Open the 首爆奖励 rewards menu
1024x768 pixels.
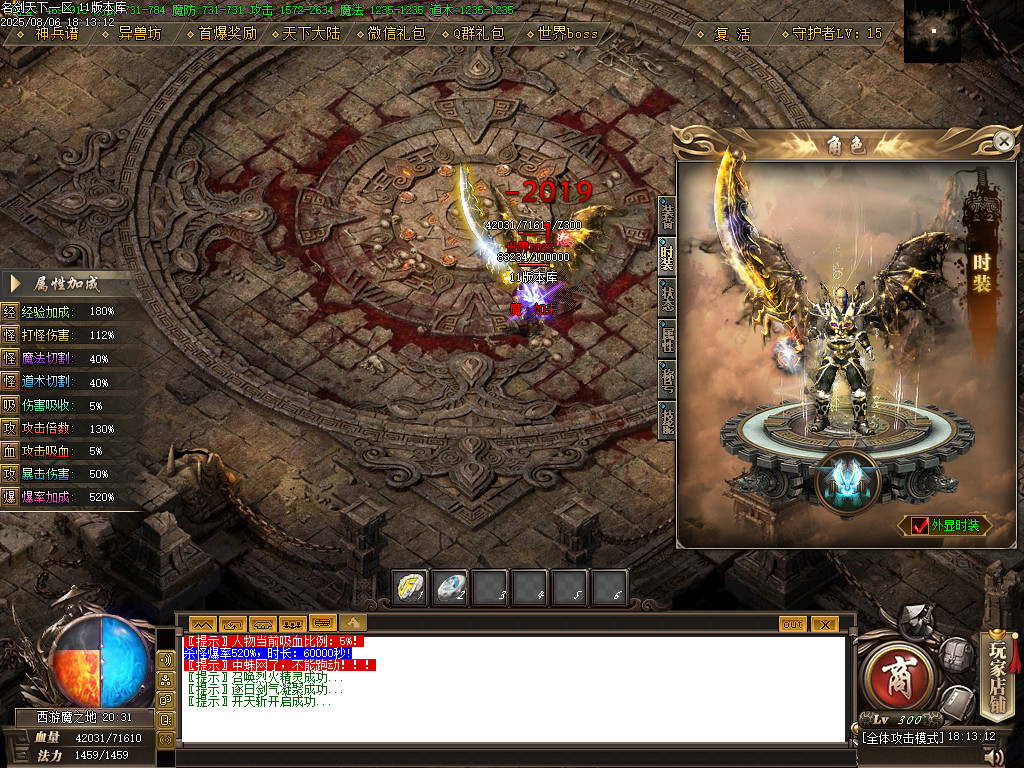pos(227,33)
